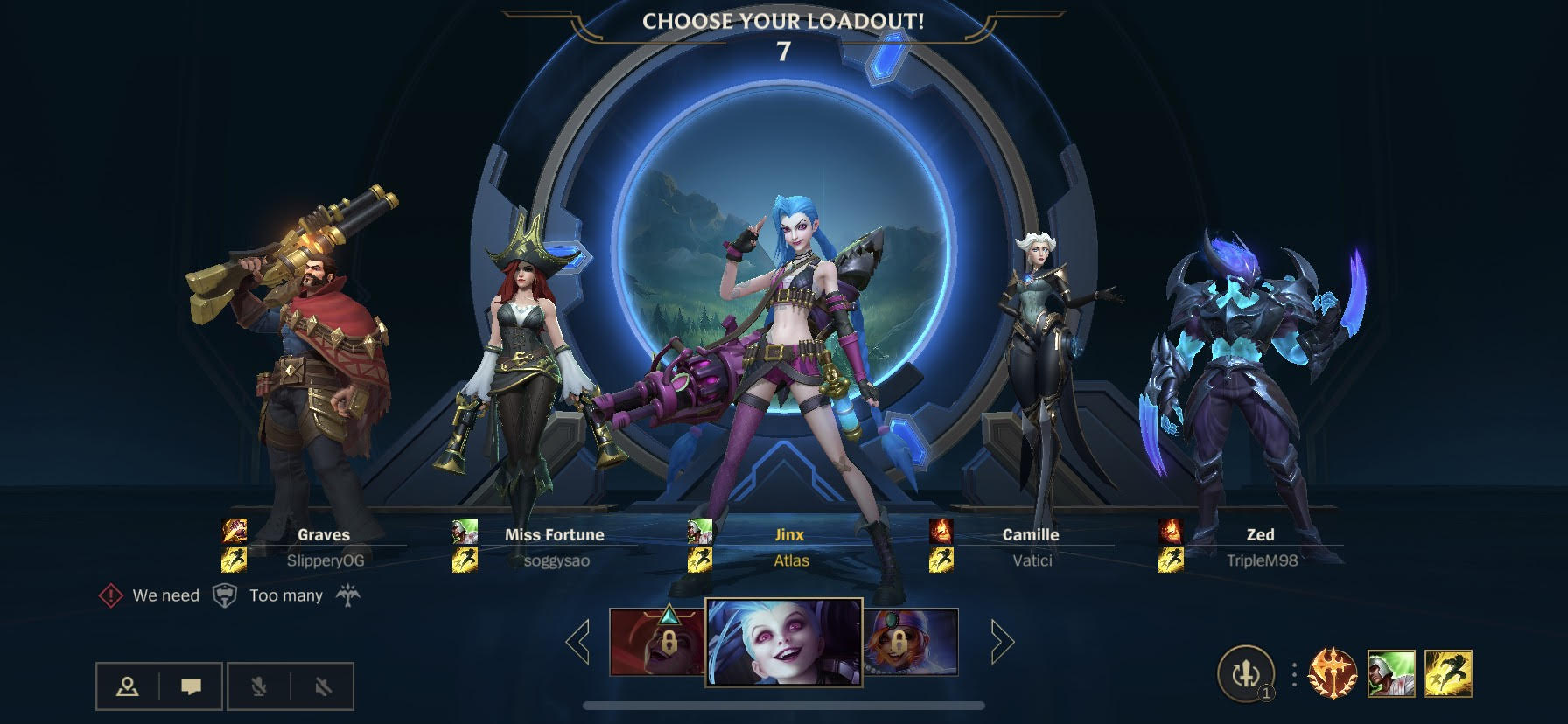Screen dimensions: 1568x724
Task: Open the team chat bubble
Action: tap(191, 686)
